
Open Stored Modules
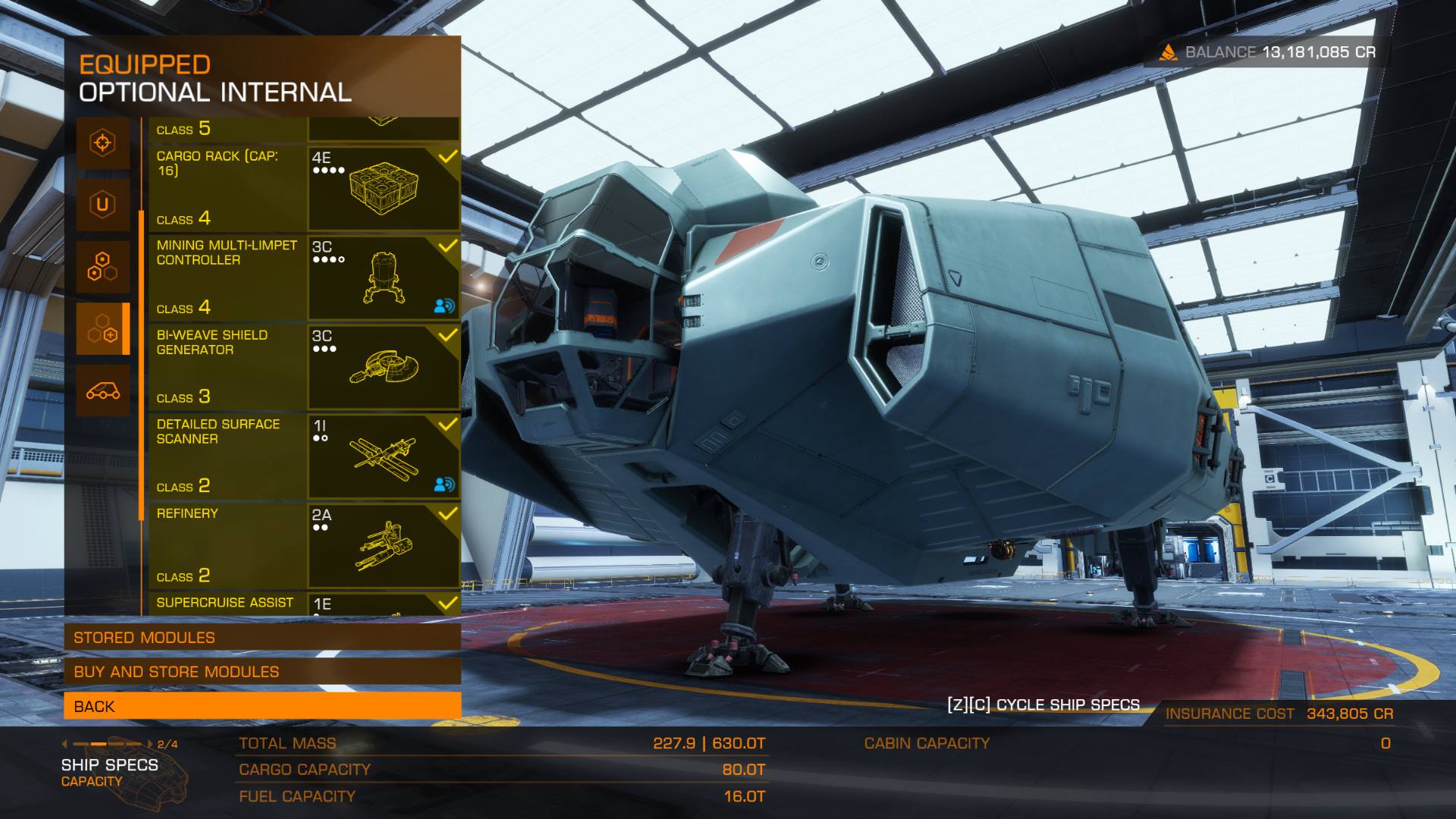[262, 638]
